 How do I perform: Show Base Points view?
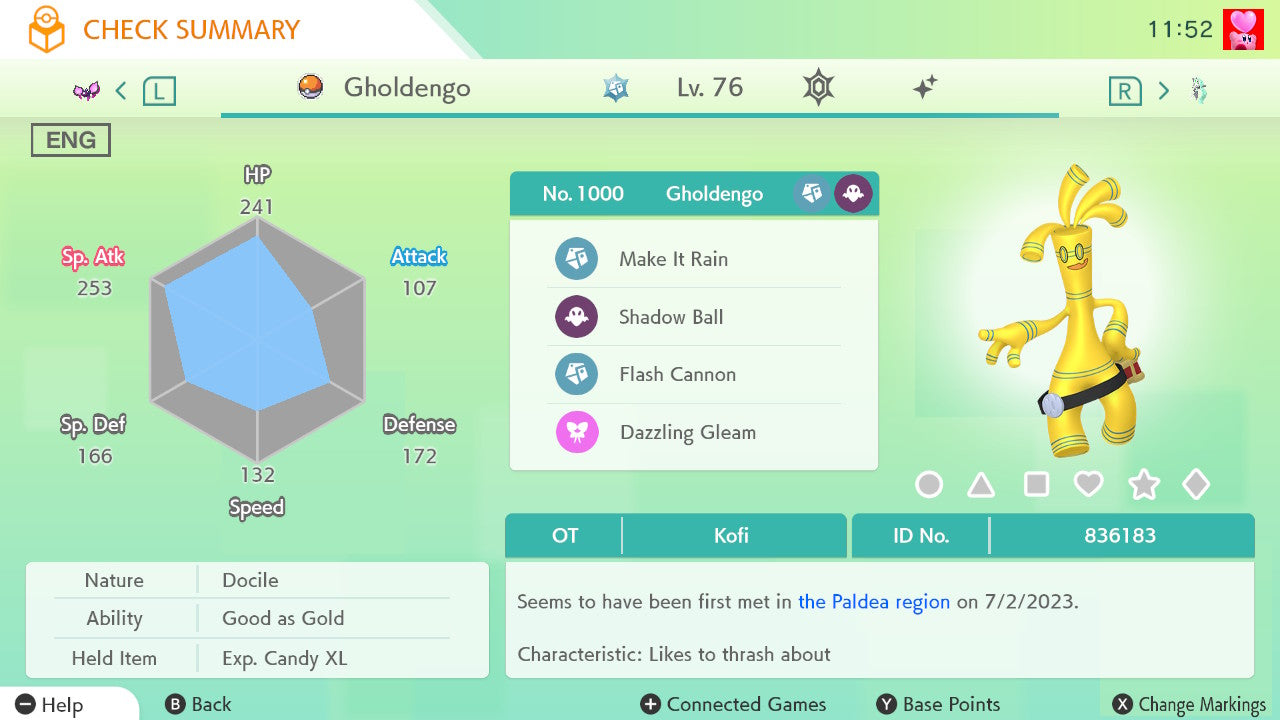[x=938, y=705]
